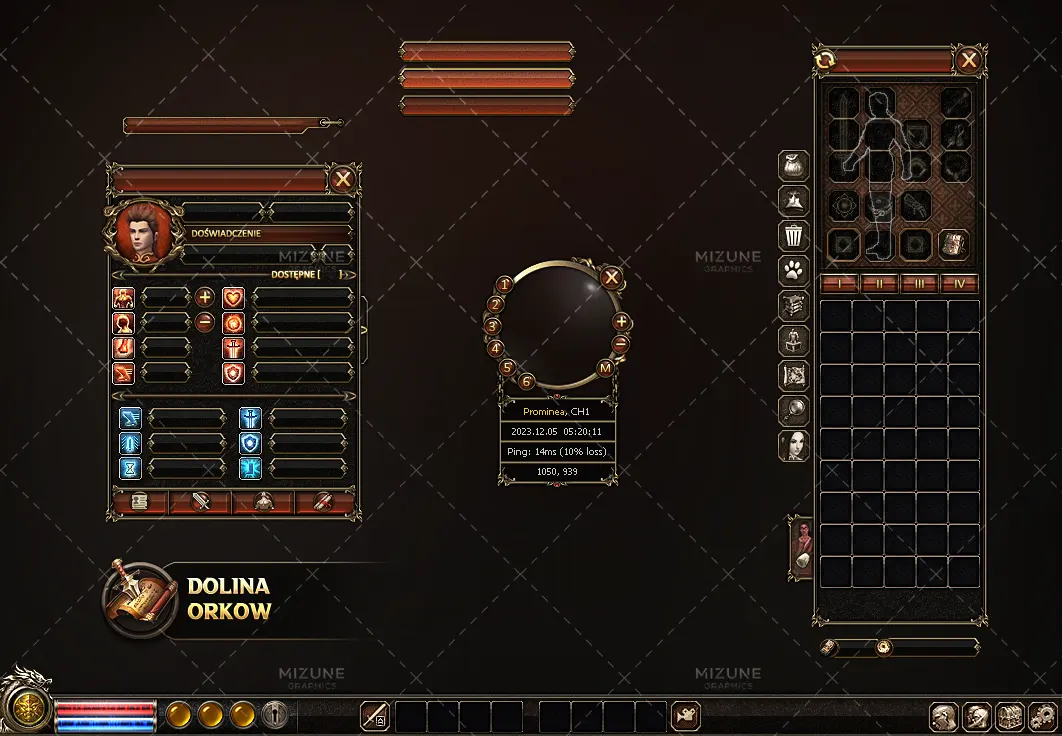Open the full map with the M button
The image size is (1062, 736).
(x=605, y=368)
